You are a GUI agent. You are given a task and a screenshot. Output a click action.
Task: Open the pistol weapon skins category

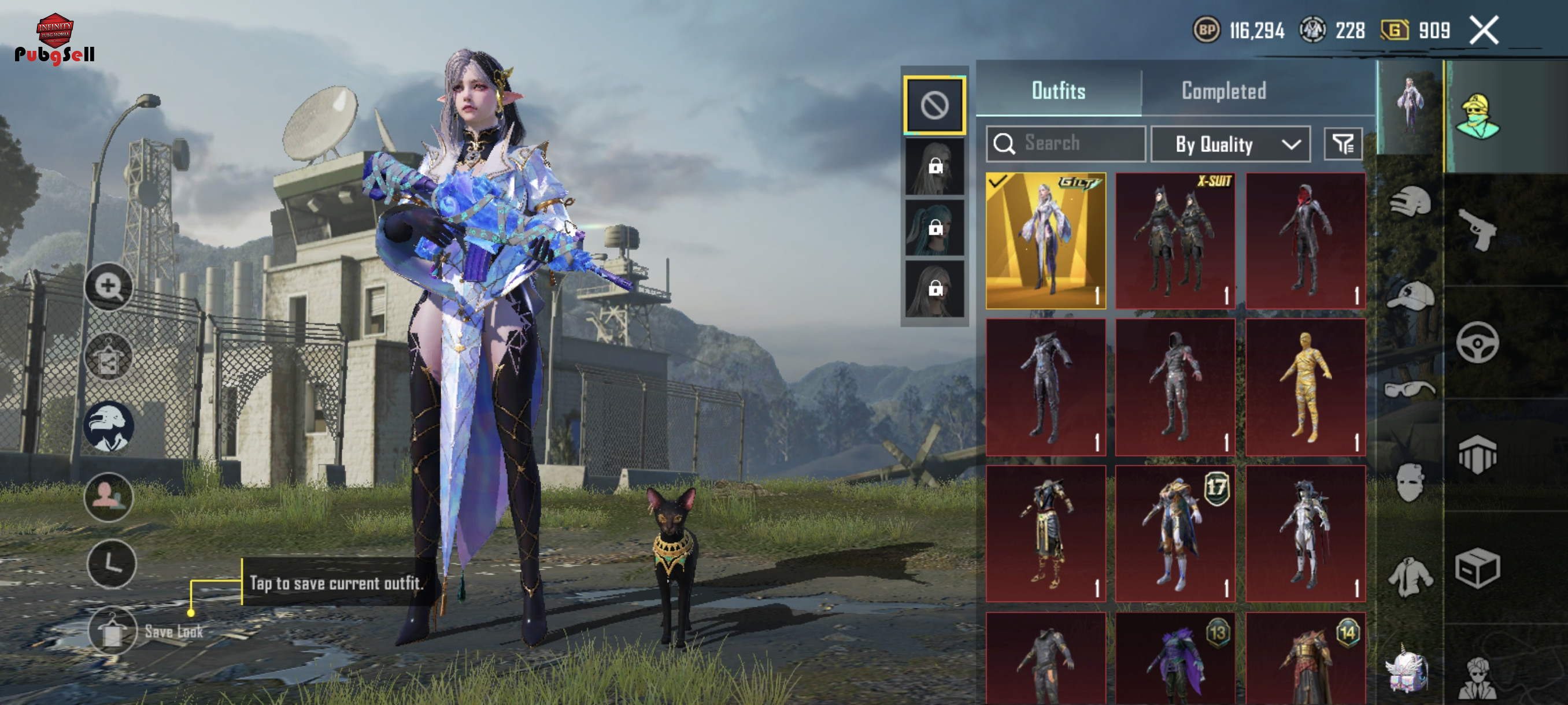1478,230
